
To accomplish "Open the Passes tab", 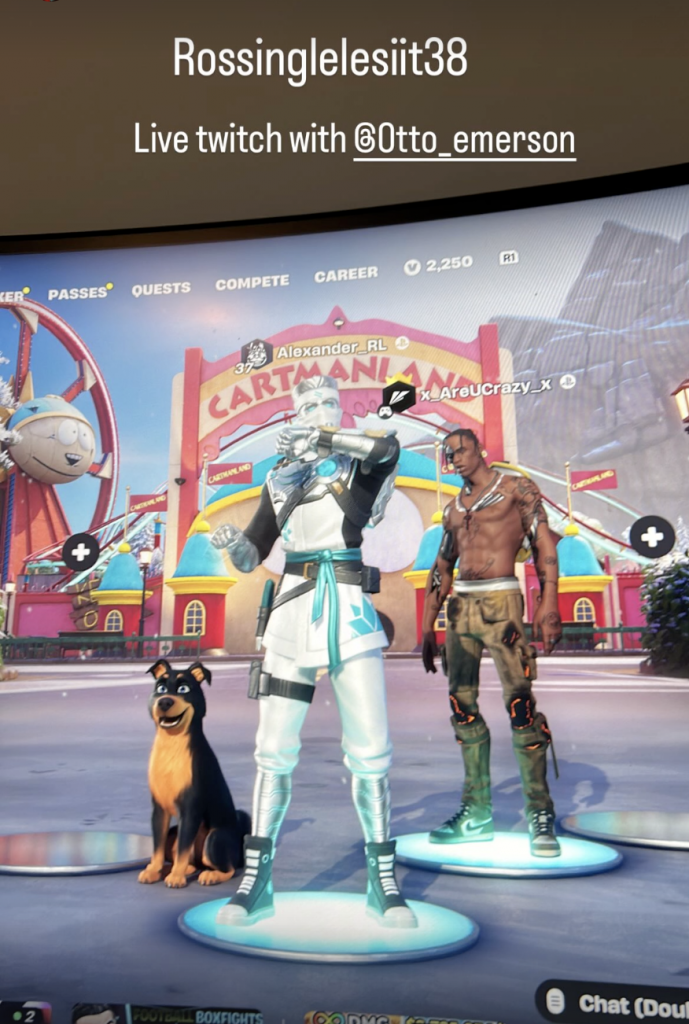I will click(78, 293).
